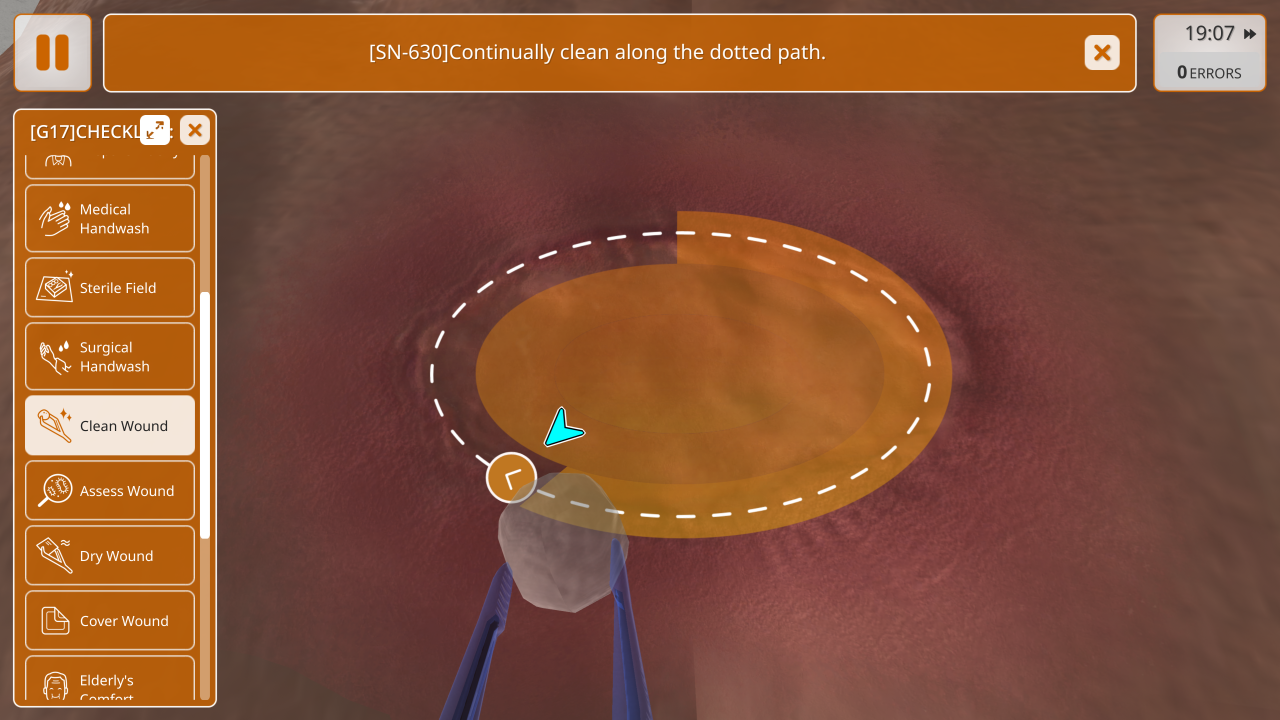The height and width of the screenshot is (720, 1280).
Task: Click the fast-forward arrows beside the timer
Action: click(1250, 34)
